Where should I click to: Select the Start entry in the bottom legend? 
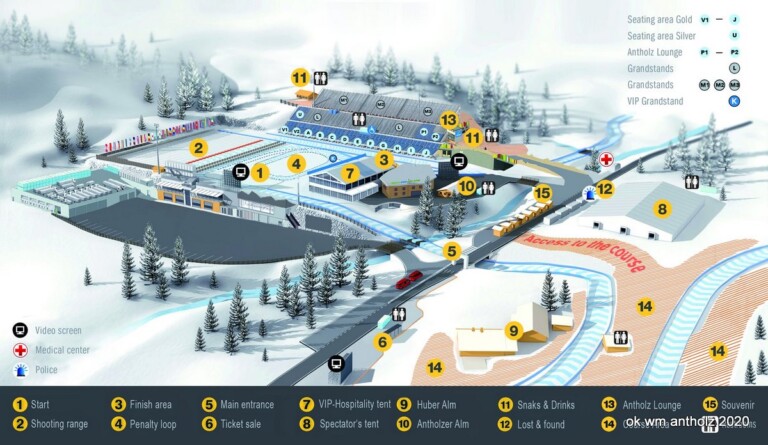coord(32,405)
